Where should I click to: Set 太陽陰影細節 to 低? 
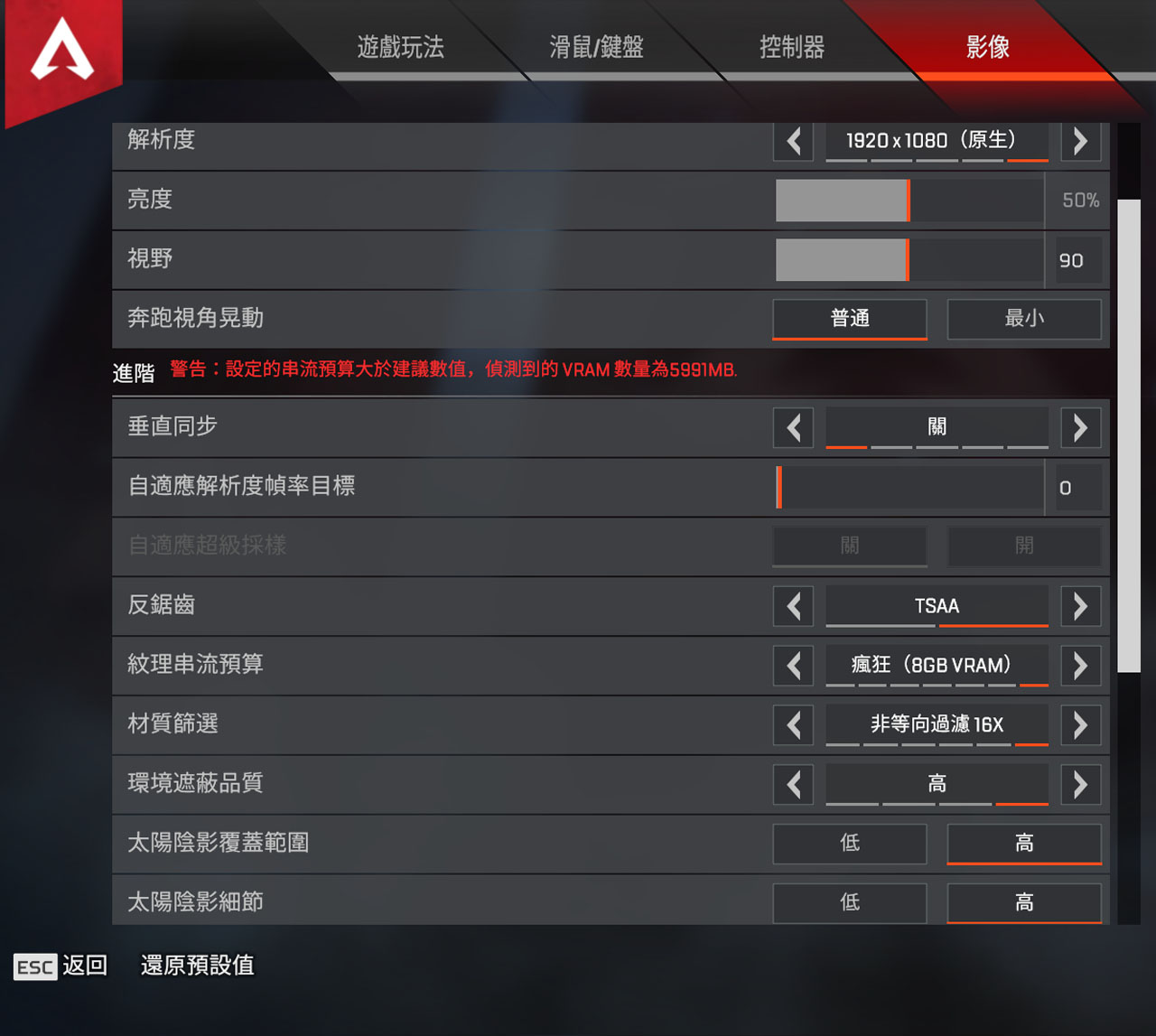849,902
